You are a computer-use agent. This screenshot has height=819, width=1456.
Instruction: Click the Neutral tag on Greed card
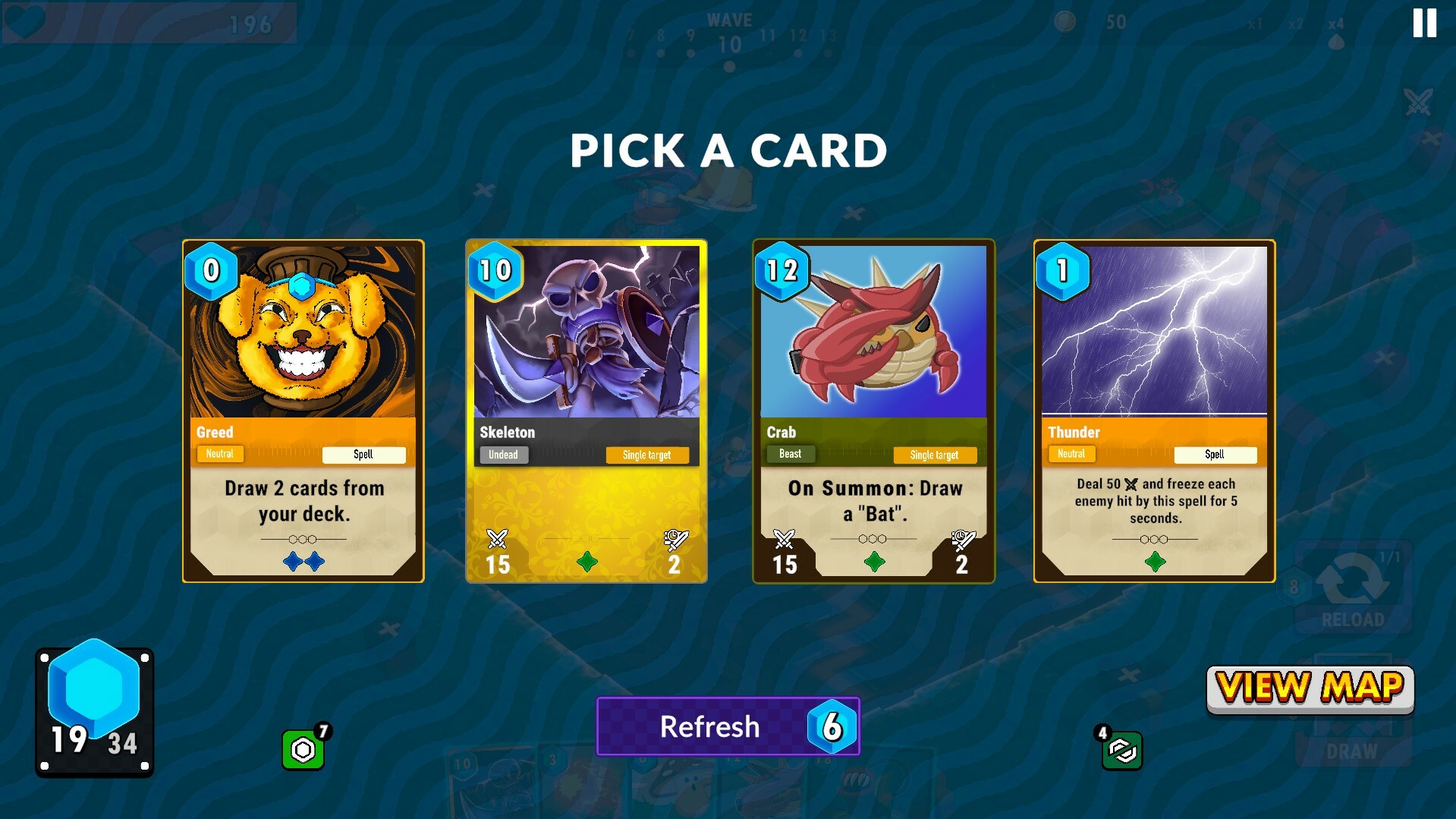(x=219, y=454)
